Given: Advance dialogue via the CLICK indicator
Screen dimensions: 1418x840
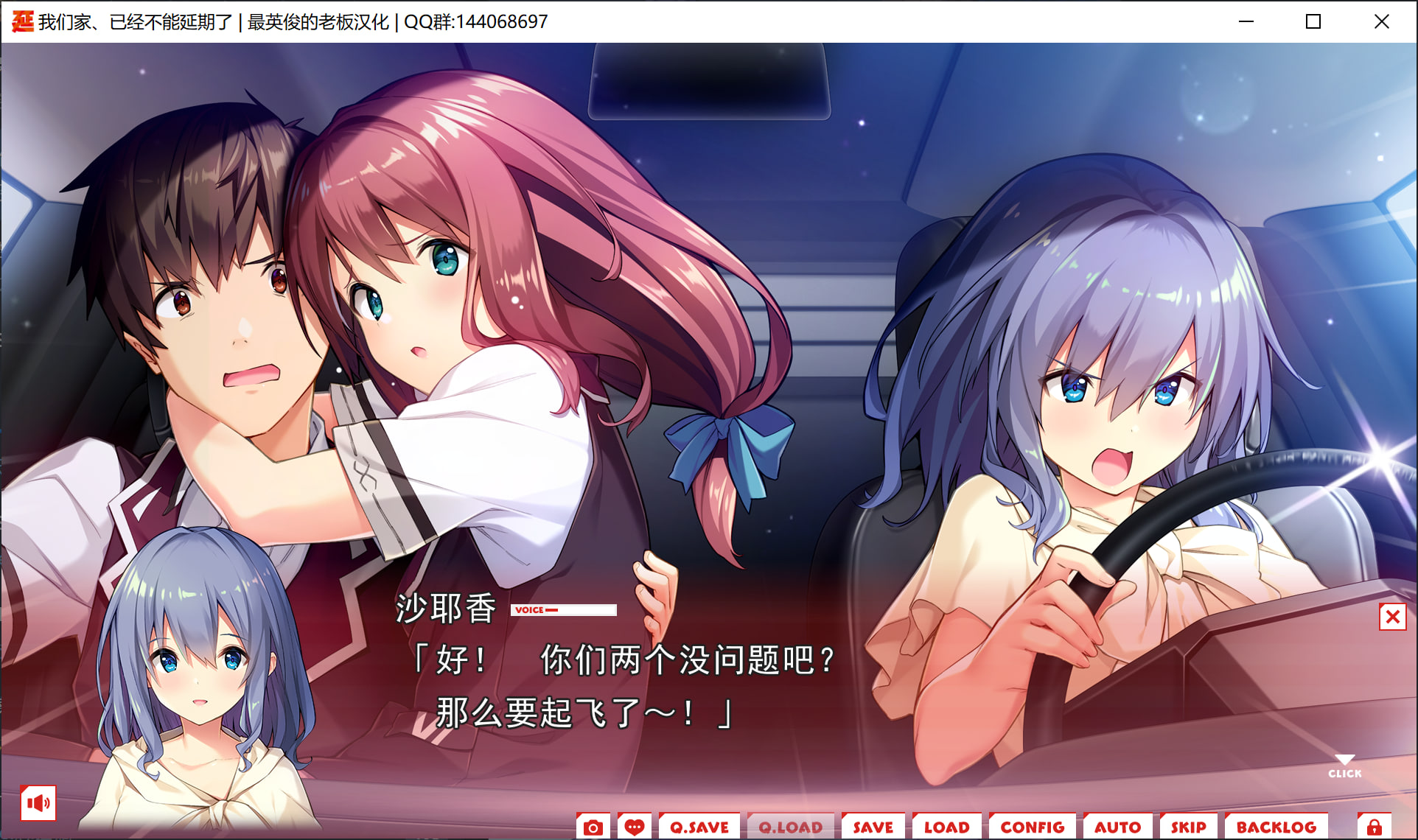Looking at the screenshot, I should pyautogui.click(x=1344, y=767).
